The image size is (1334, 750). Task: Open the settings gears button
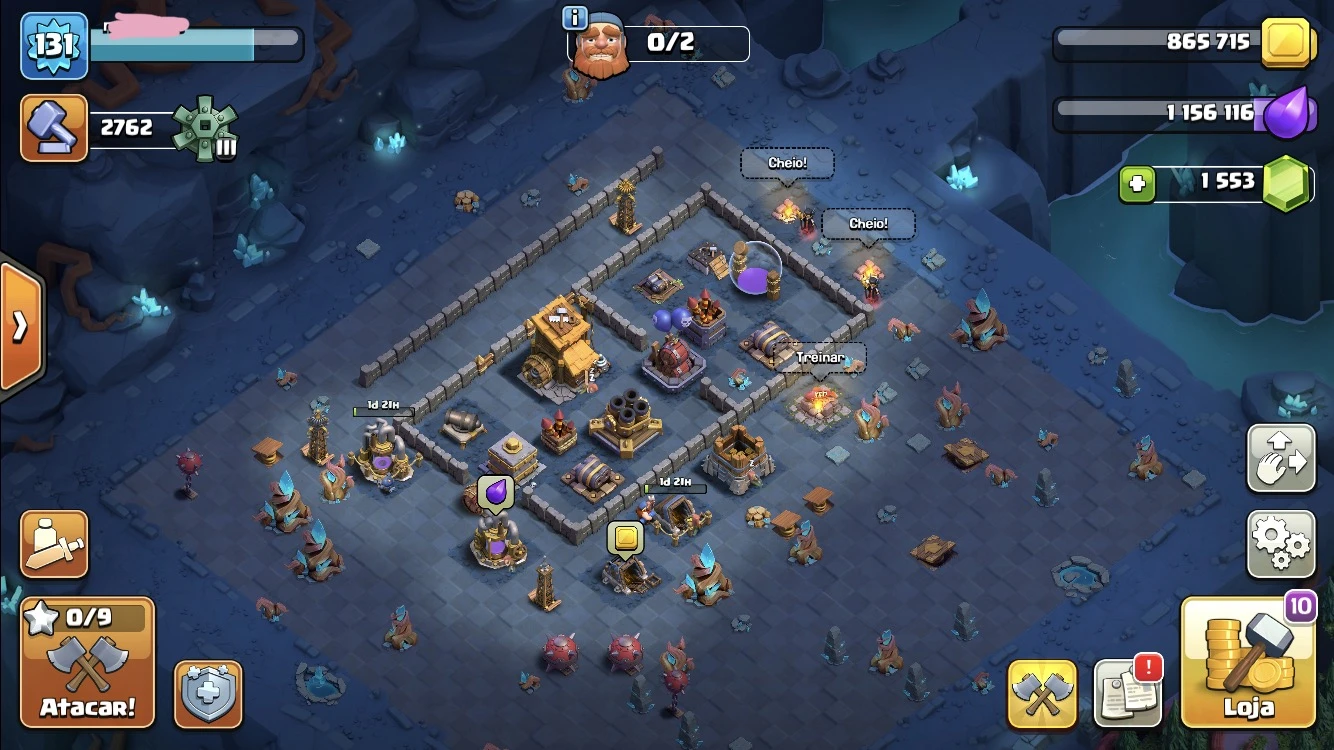click(1281, 545)
